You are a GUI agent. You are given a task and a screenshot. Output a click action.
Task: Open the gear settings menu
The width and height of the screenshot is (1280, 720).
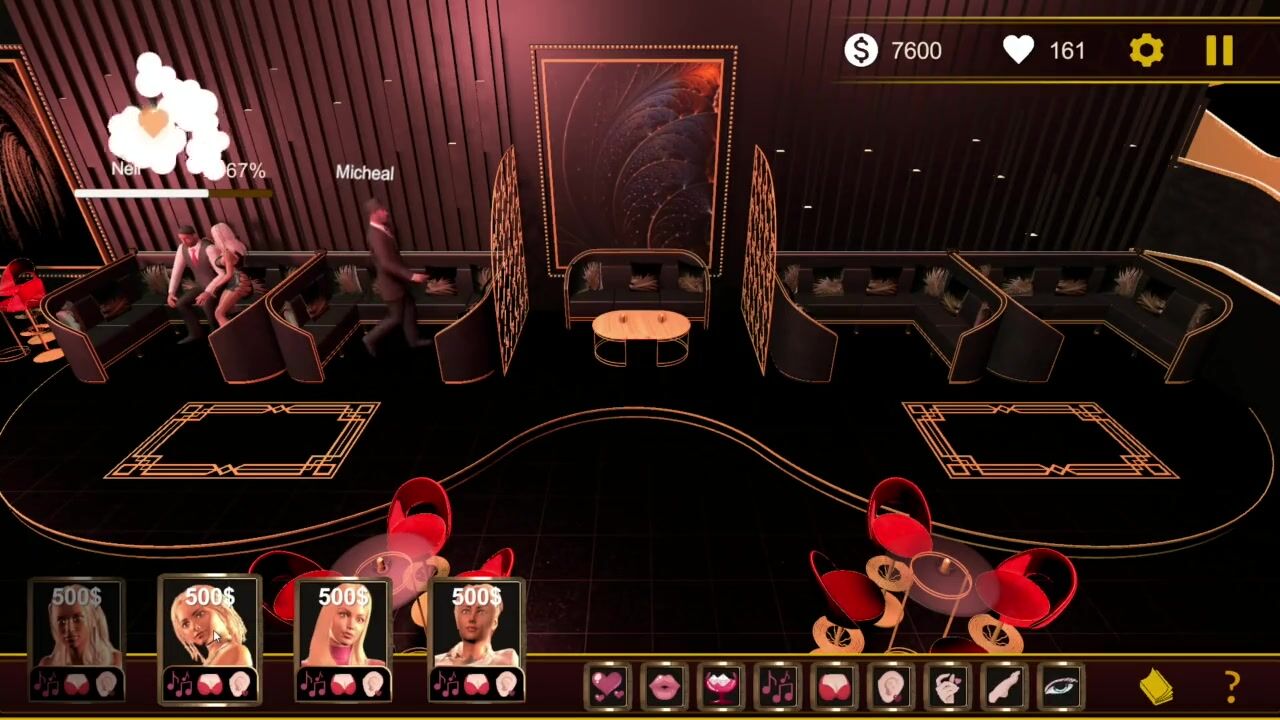pos(1146,51)
